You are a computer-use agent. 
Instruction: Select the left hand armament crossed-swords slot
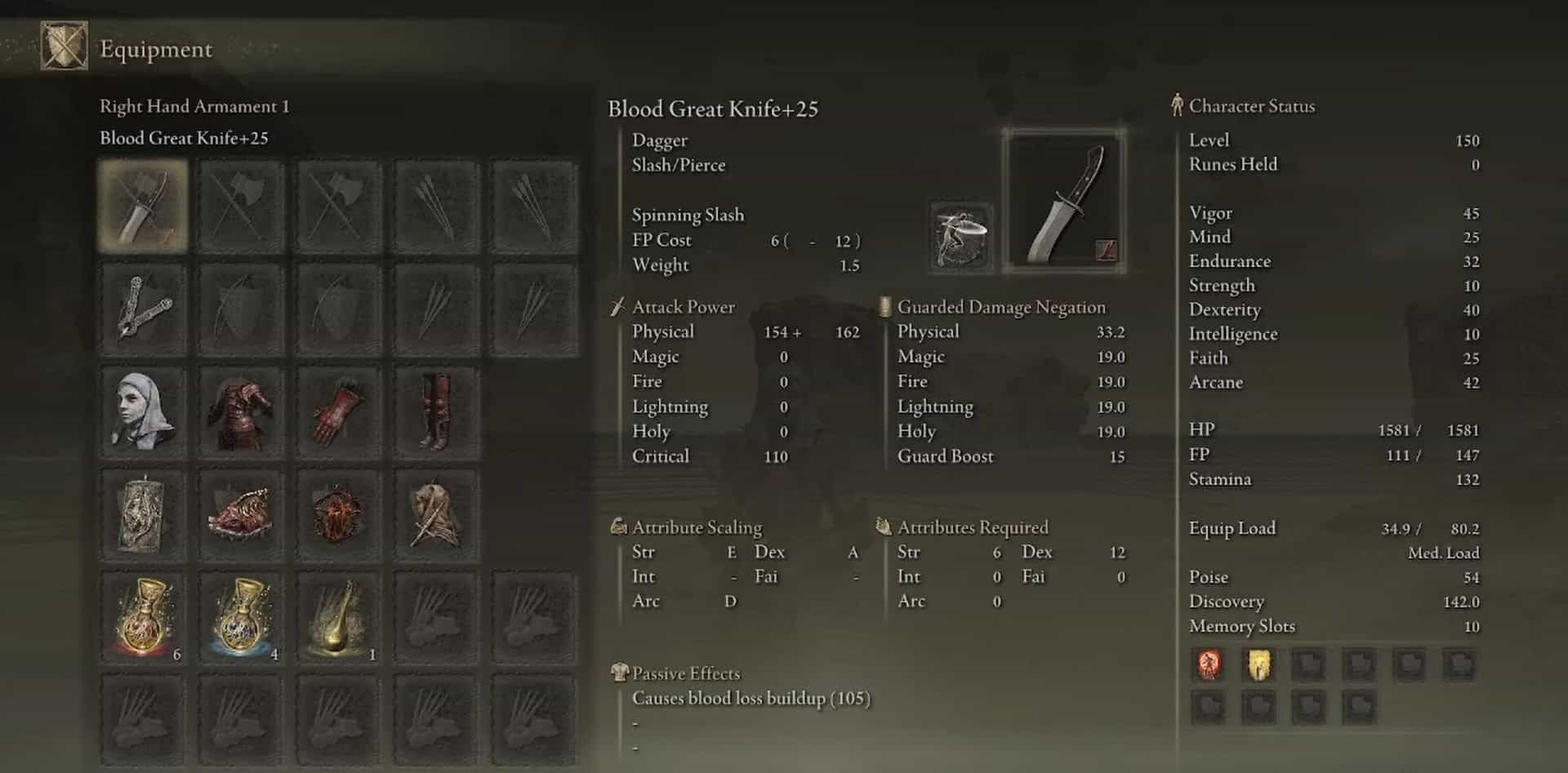click(143, 309)
